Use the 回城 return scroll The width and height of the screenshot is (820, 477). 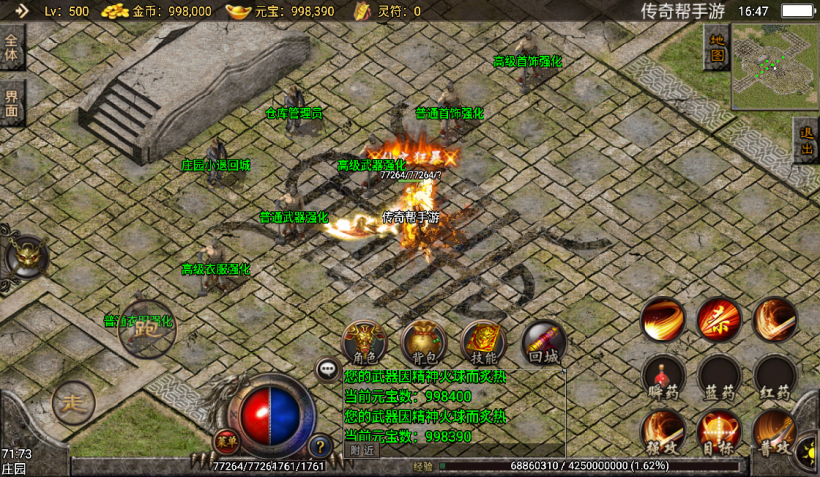(543, 343)
